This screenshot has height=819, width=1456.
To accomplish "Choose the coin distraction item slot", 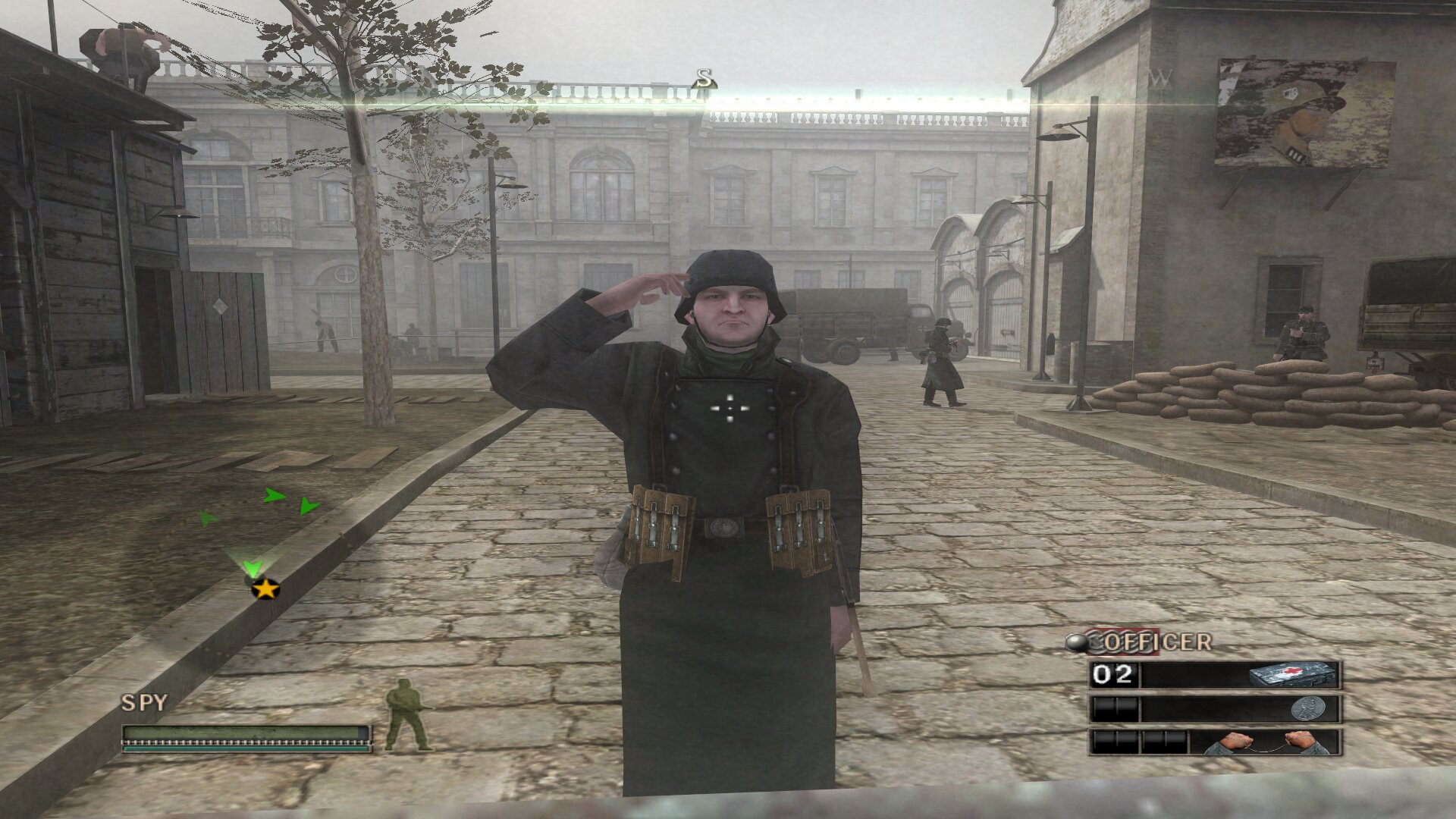I will [x=1215, y=709].
